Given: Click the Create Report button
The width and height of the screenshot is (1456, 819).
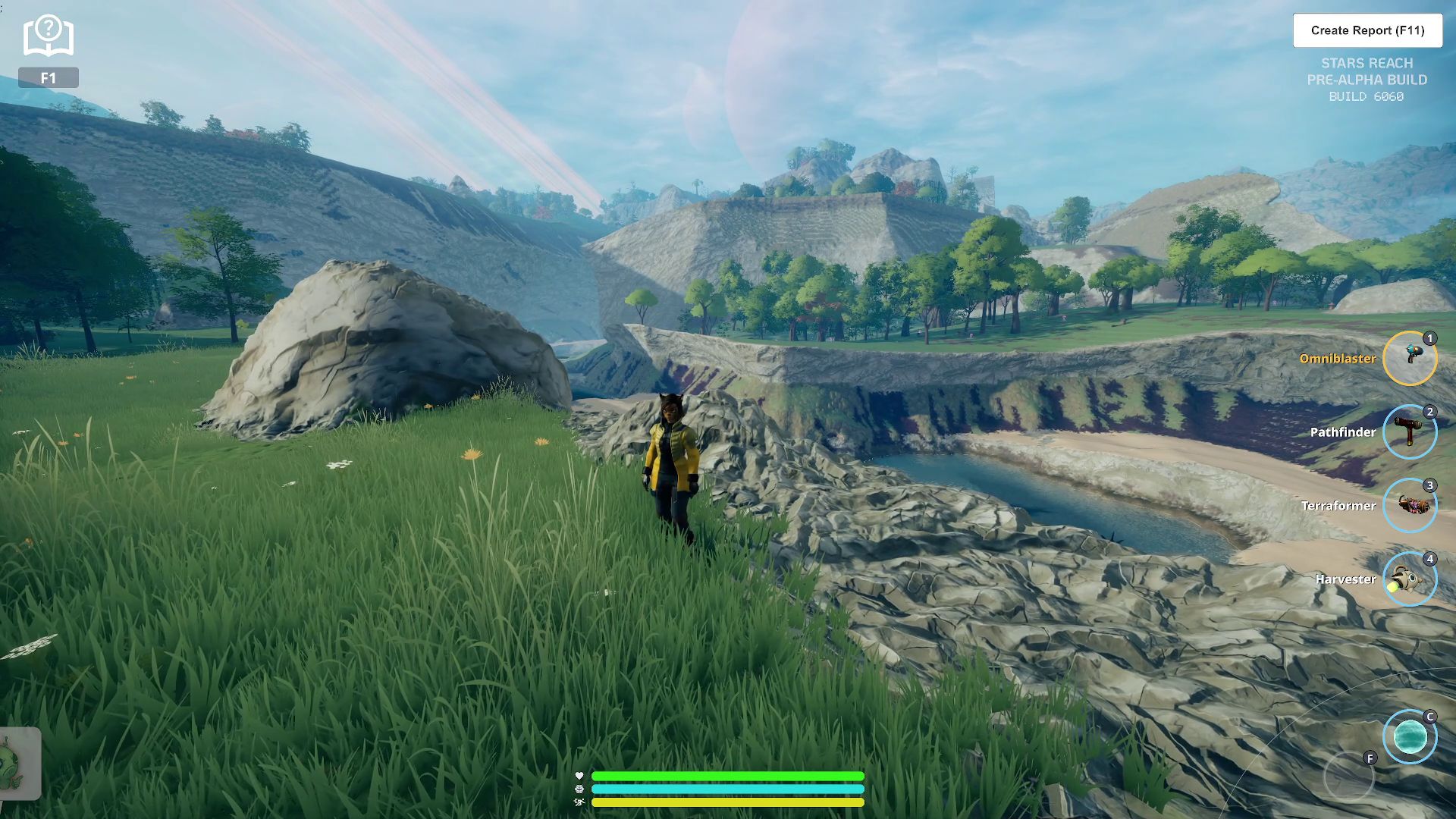Looking at the screenshot, I should click(1367, 30).
